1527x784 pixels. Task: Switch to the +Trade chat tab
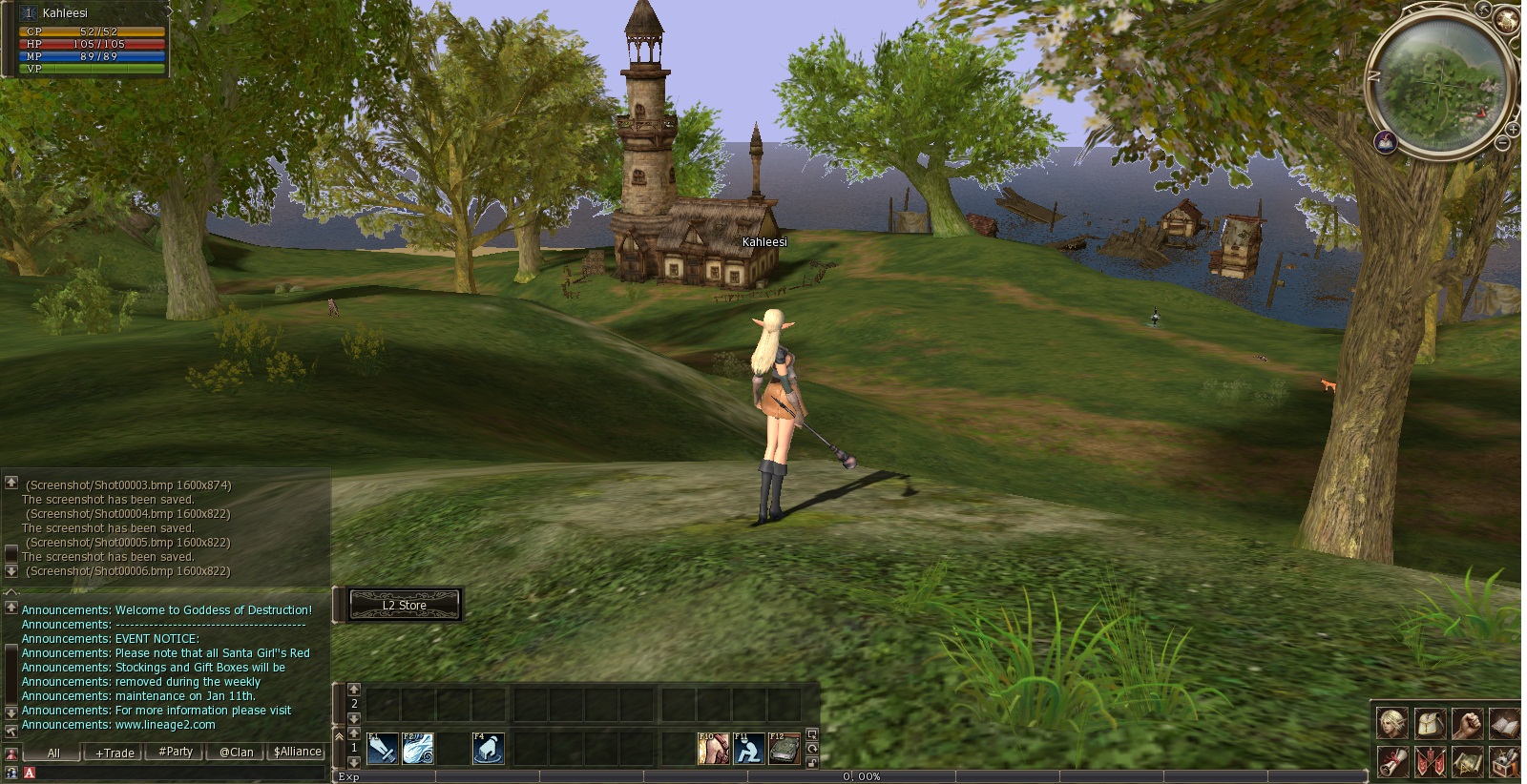(x=115, y=753)
